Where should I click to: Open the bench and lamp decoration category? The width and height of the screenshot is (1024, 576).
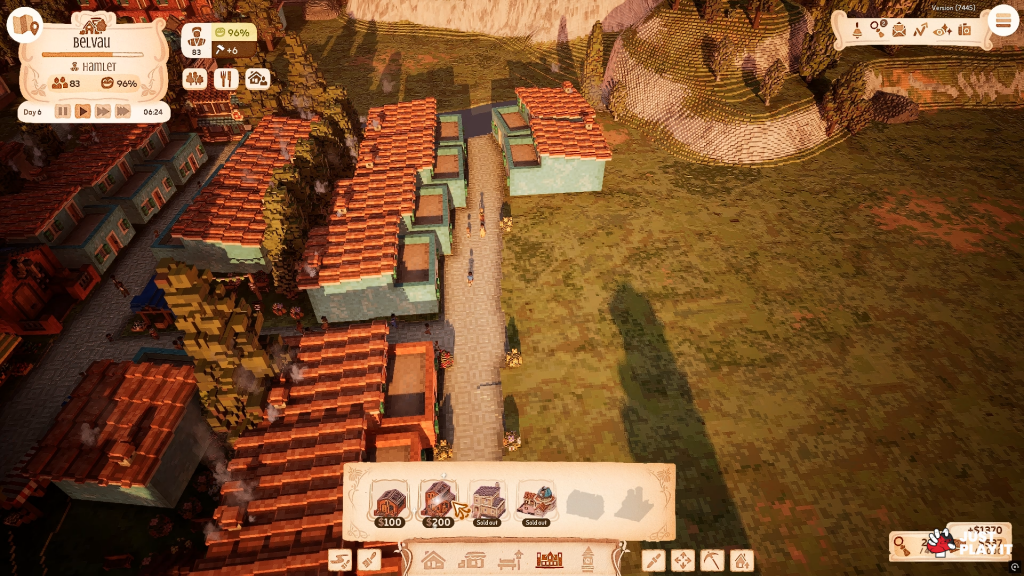coord(510,560)
